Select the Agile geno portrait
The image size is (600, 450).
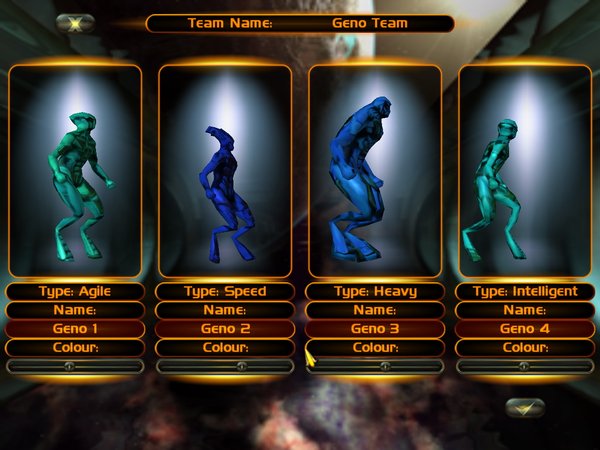point(75,170)
